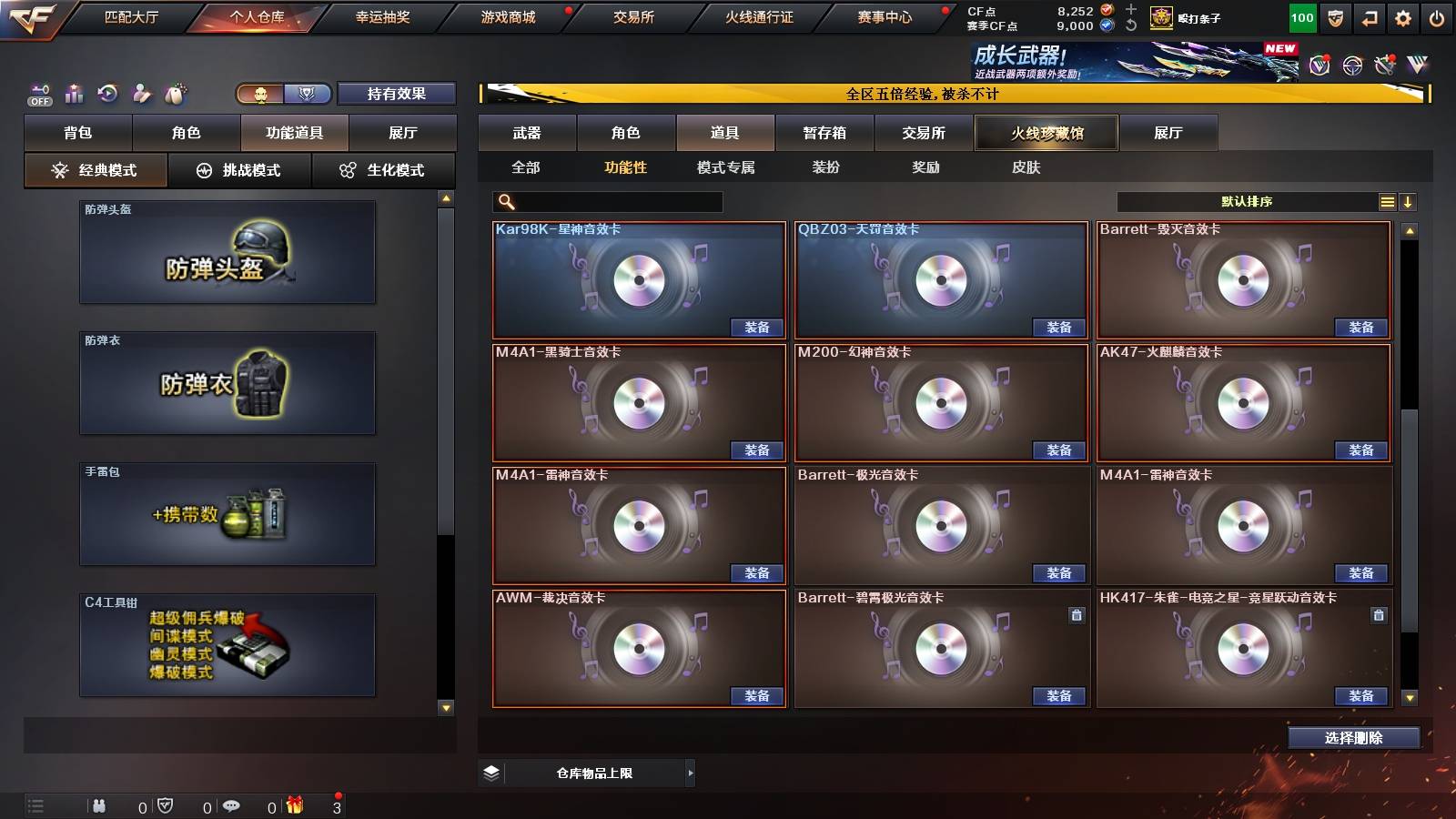This screenshot has height=819, width=1456.
Task: Open the settings gear icon
Action: 1404,17
